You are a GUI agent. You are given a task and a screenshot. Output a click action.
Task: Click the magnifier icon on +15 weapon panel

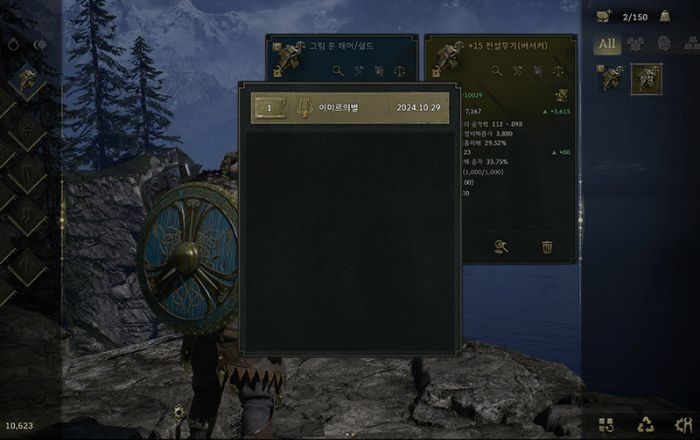coord(496,71)
